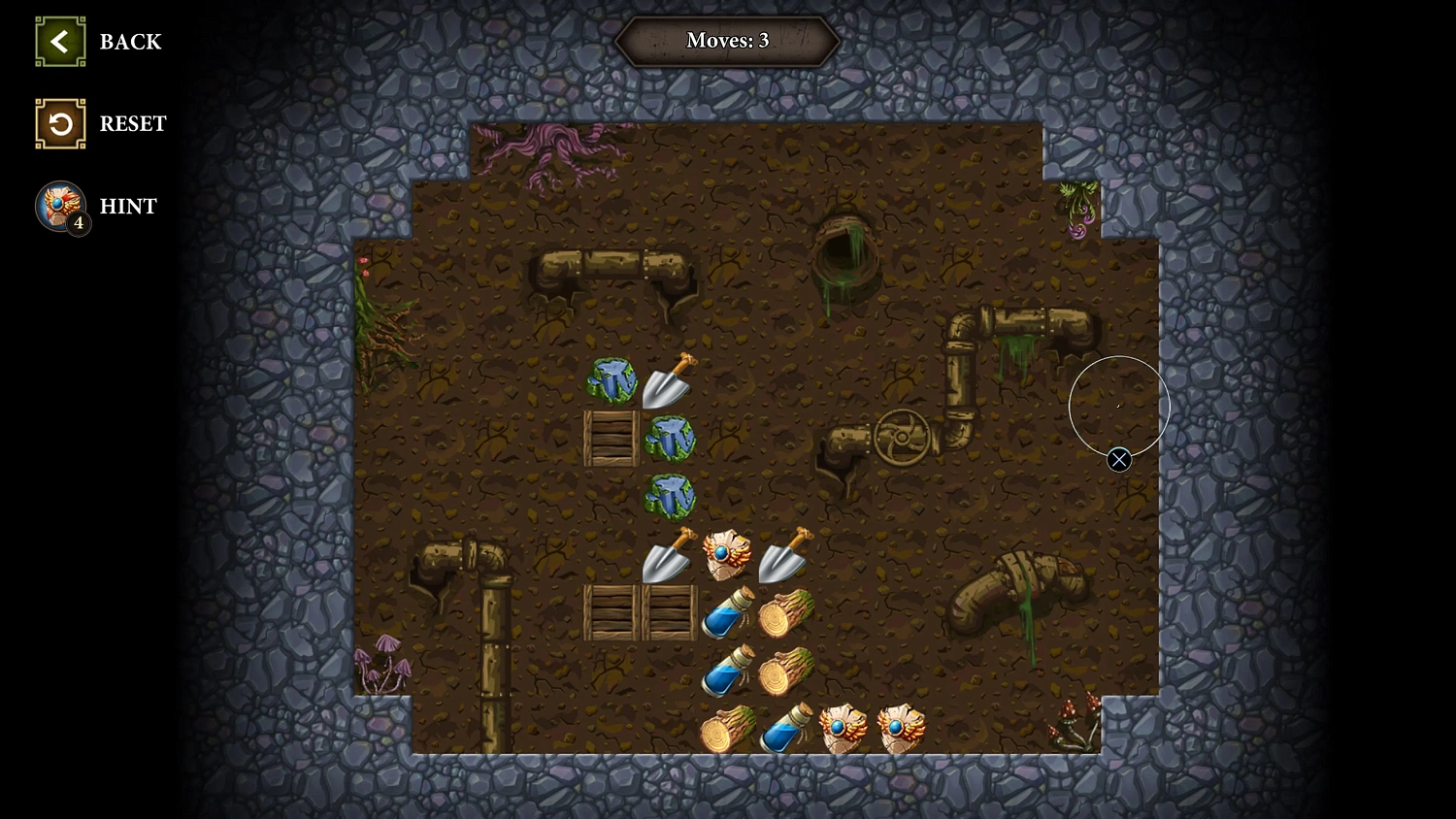Use a HINT from the hint counter
This screenshot has width=1456, height=819.
[60, 206]
